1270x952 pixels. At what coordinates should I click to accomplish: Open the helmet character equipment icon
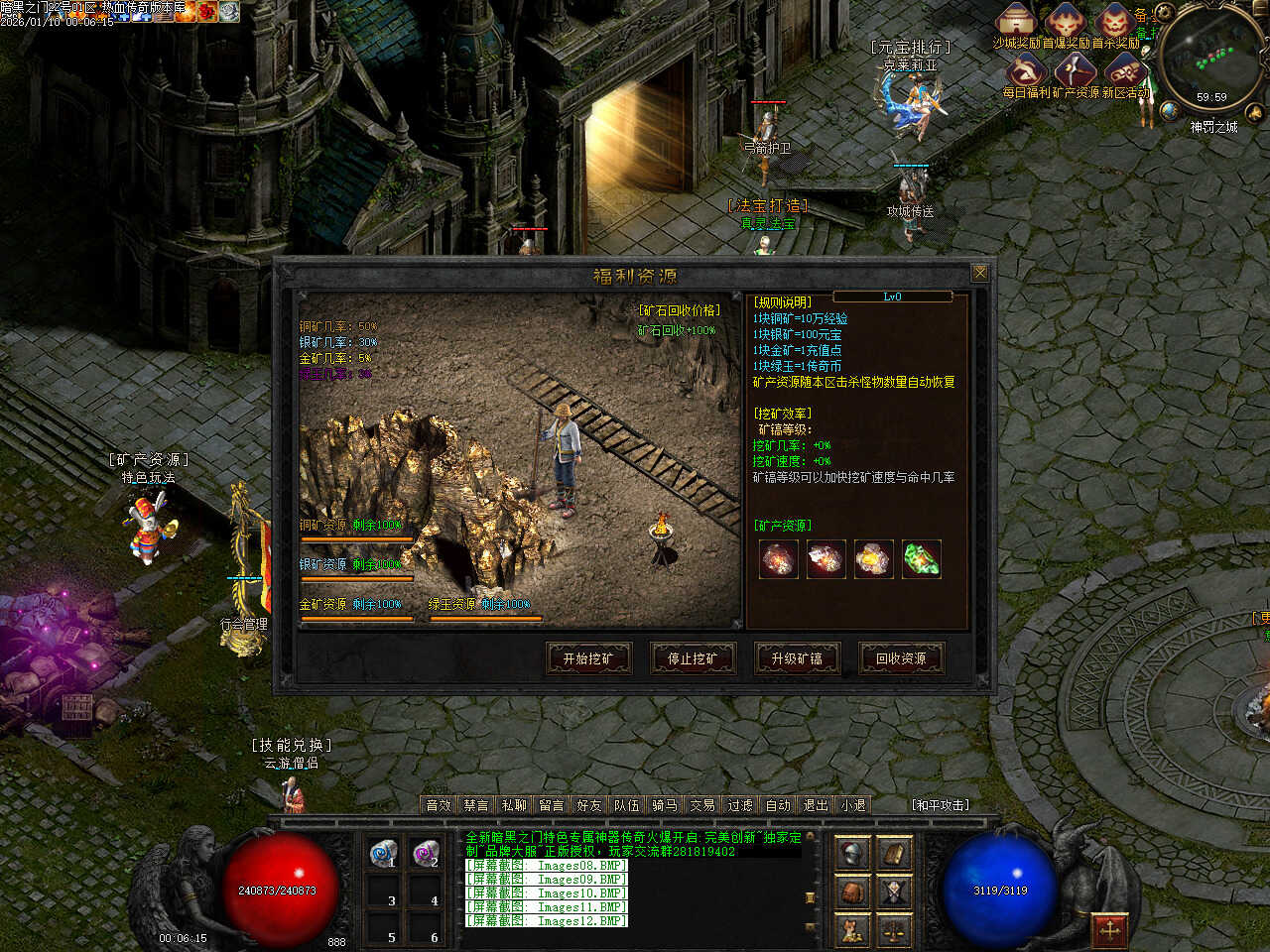click(x=852, y=853)
